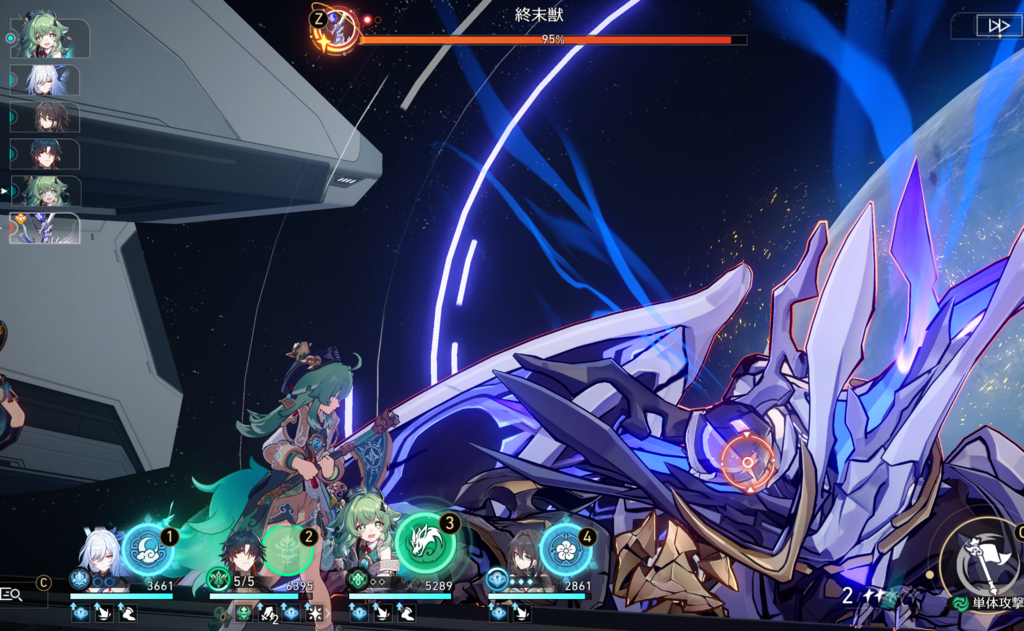
Task: Select the boss entry in turn order
Action: (46, 228)
